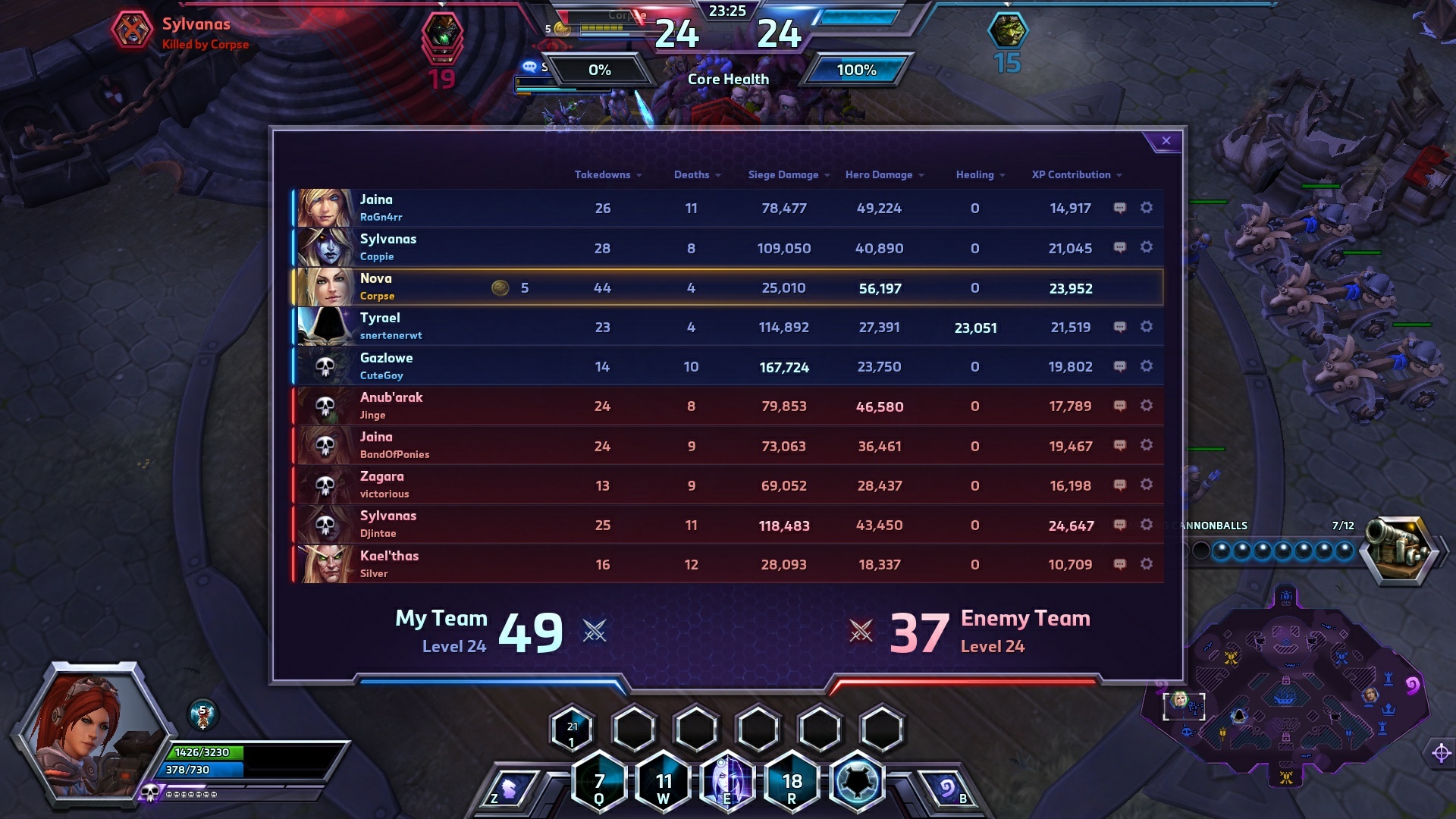1456x819 pixels.
Task: Mute chat for Jaina RaGn4rr
Action: 1119,208
